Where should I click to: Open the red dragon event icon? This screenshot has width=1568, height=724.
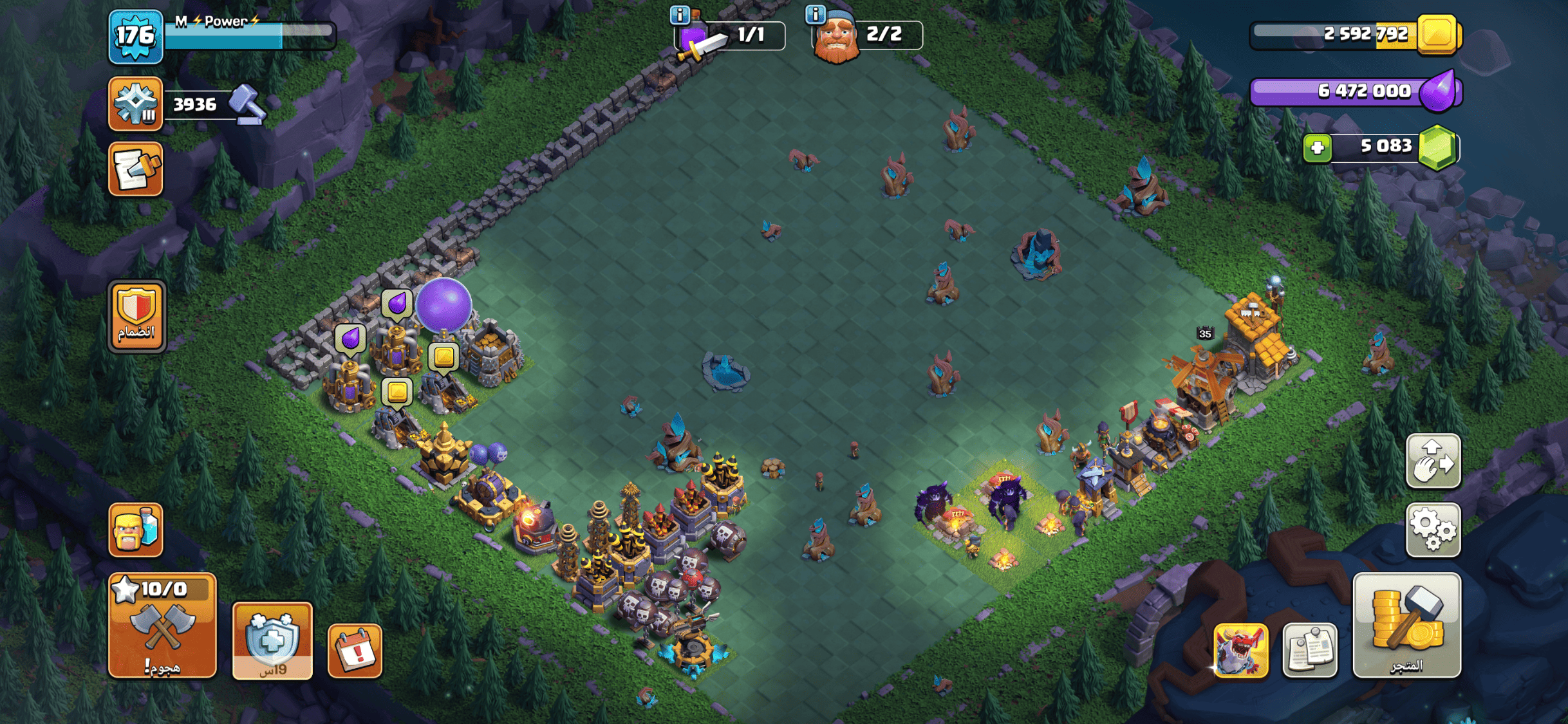pos(1240,651)
